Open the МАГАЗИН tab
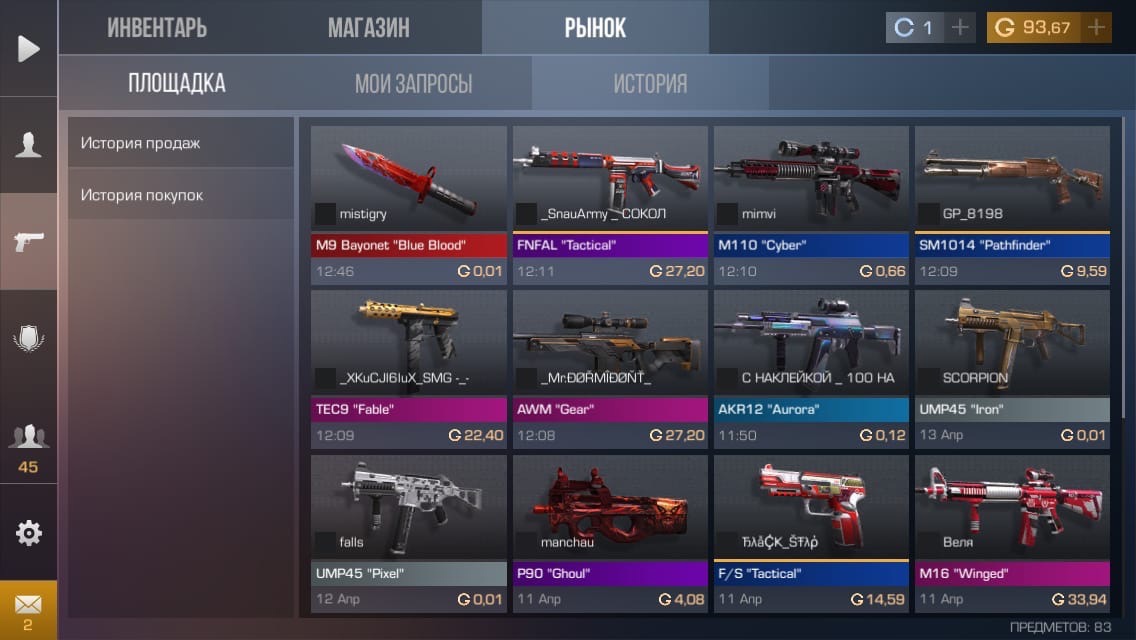The height and width of the screenshot is (640, 1136). click(x=368, y=28)
